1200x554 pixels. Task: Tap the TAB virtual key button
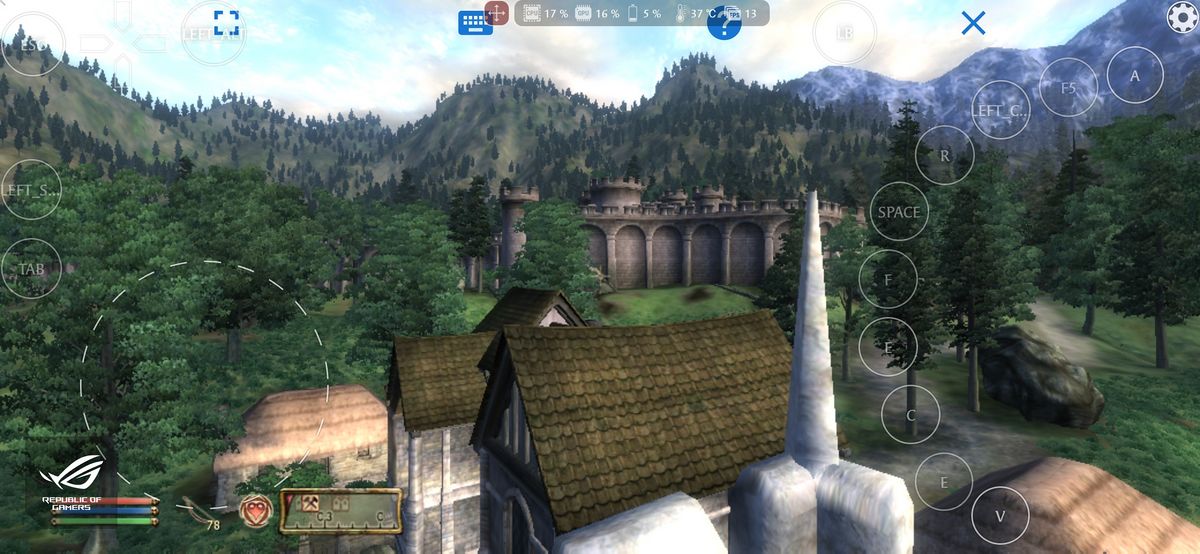tap(31, 269)
